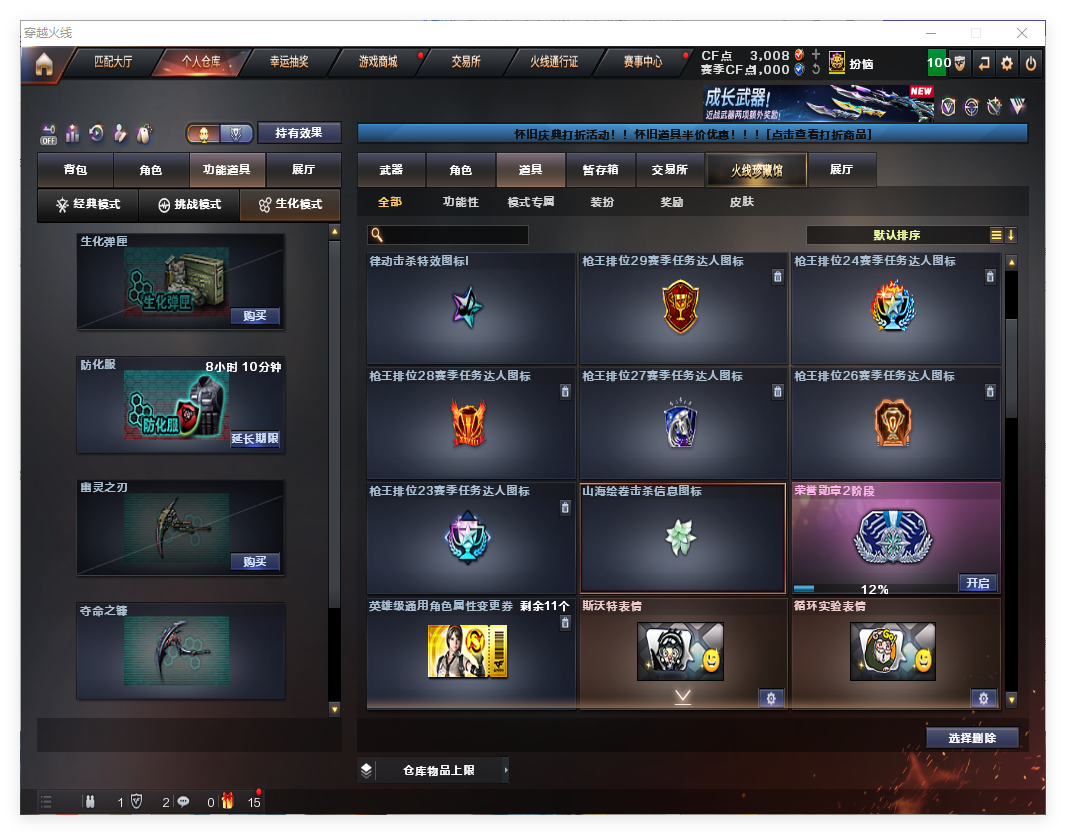Viewport: 1066px width, 835px height.
Task: Select the 经典模式 classic mode tab
Action: tap(89, 204)
